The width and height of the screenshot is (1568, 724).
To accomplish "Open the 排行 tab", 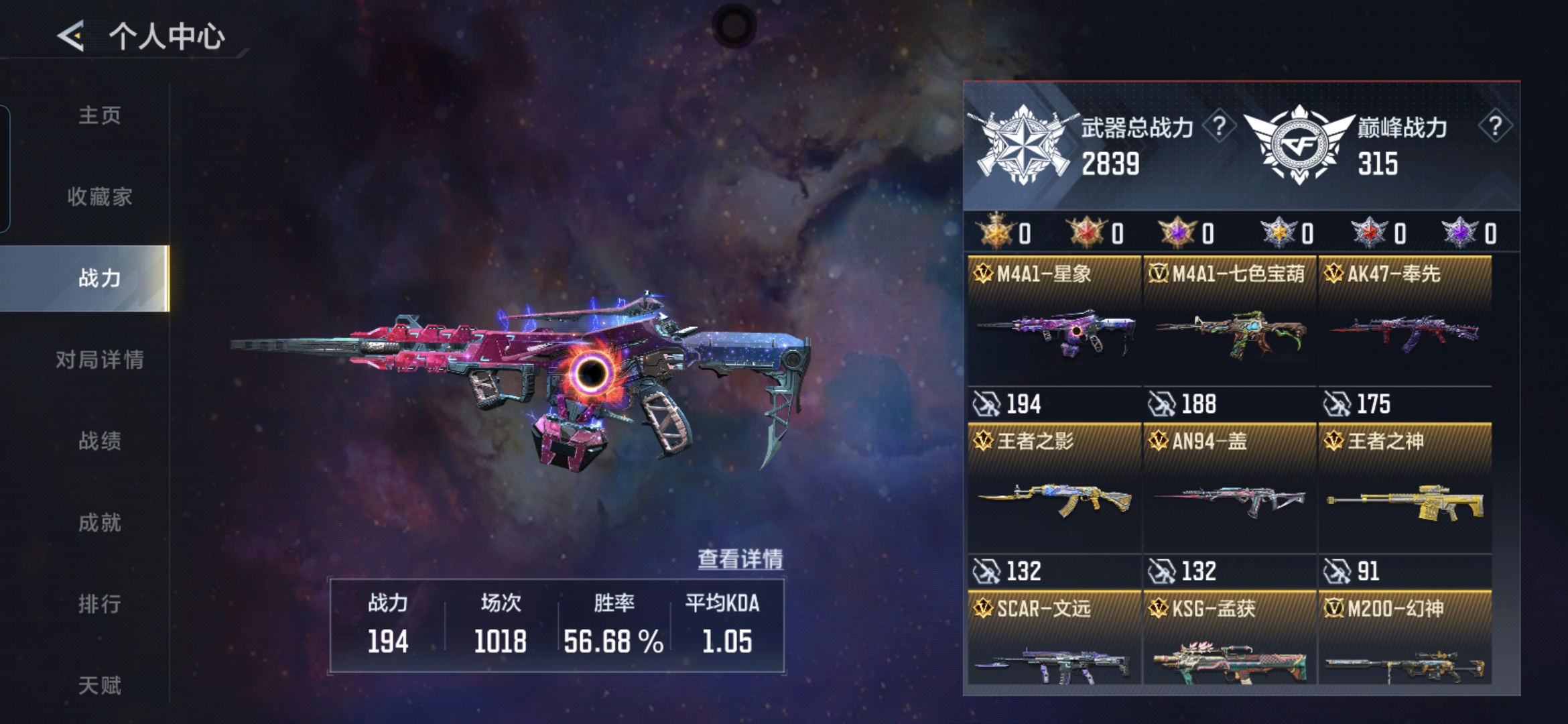I will pyautogui.click(x=100, y=604).
